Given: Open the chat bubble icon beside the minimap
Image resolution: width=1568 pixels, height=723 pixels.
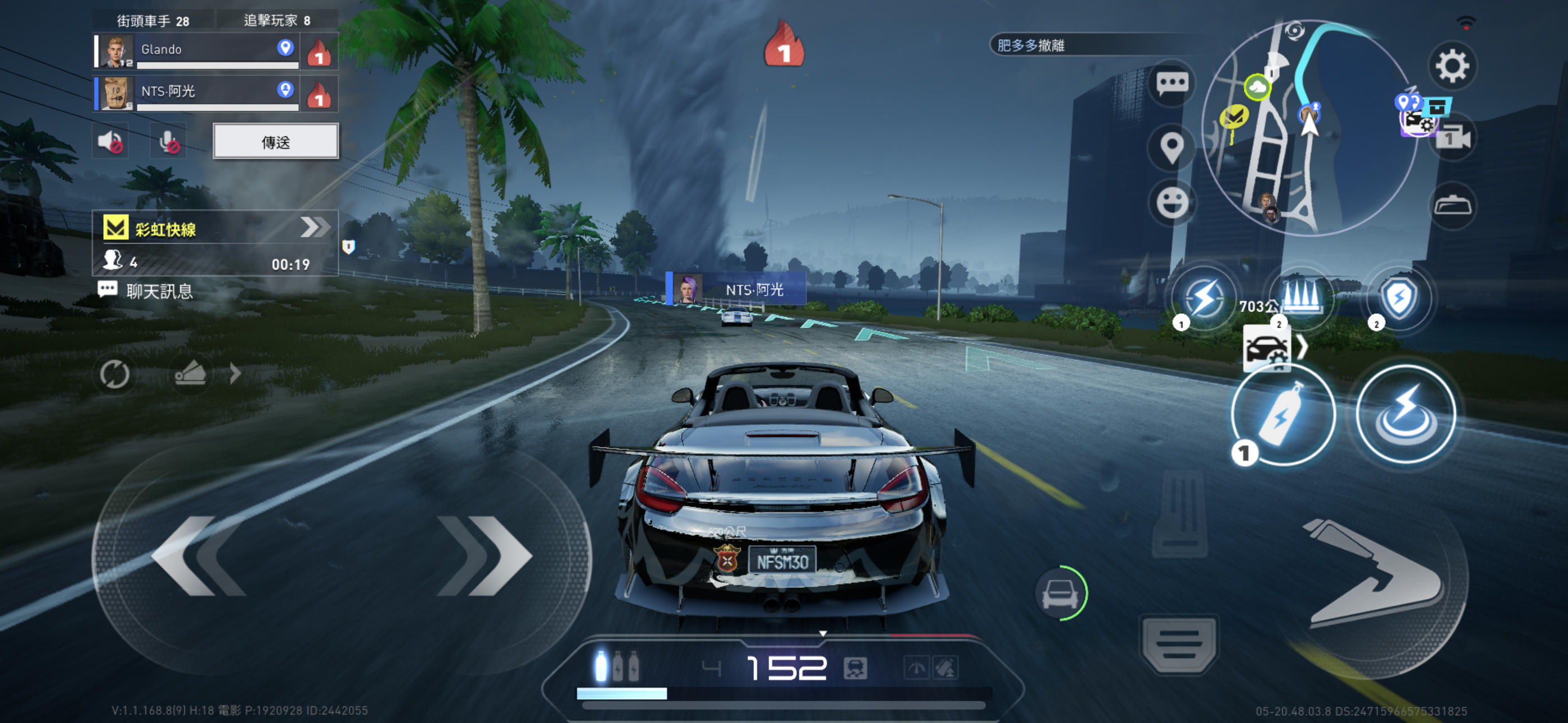Looking at the screenshot, I should (1172, 84).
